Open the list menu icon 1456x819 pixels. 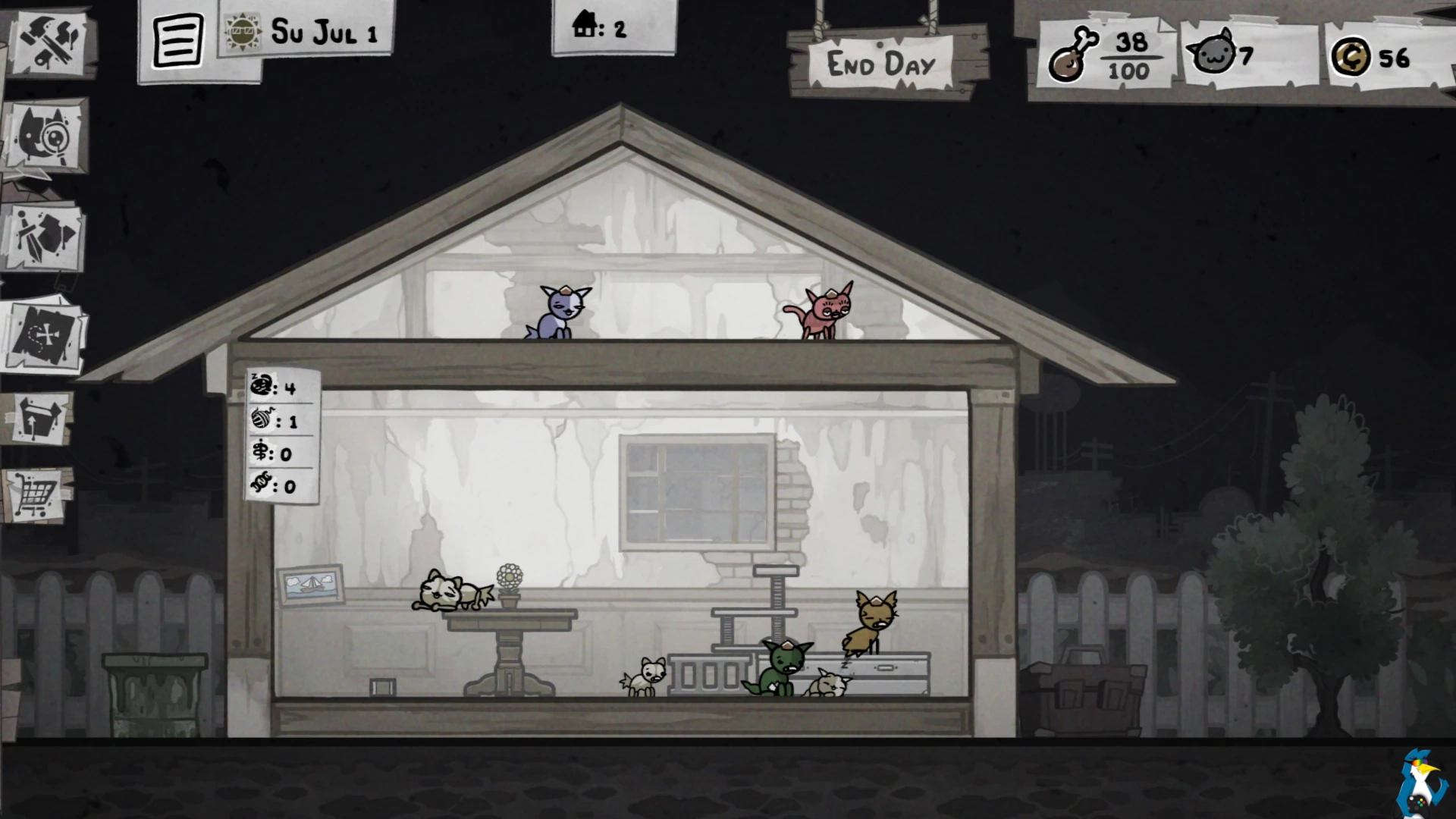178,40
